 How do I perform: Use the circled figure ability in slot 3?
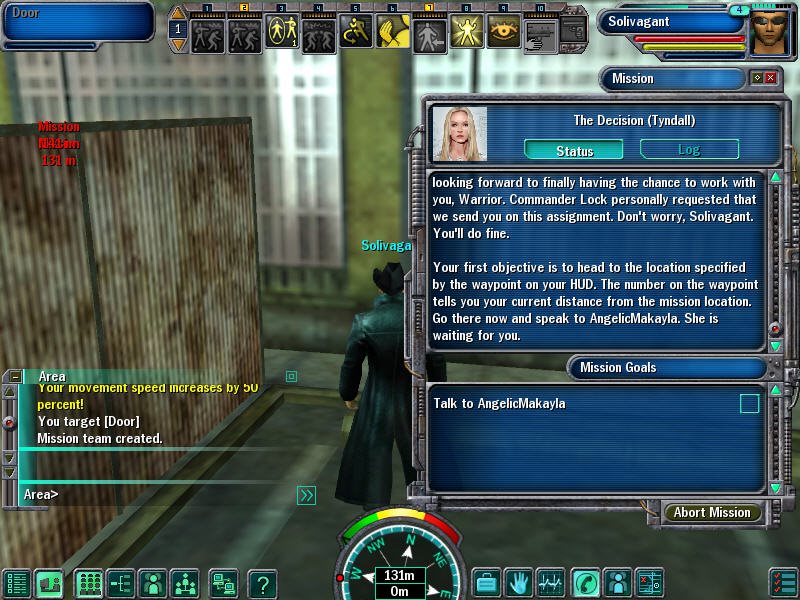pyautogui.click(x=282, y=32)
